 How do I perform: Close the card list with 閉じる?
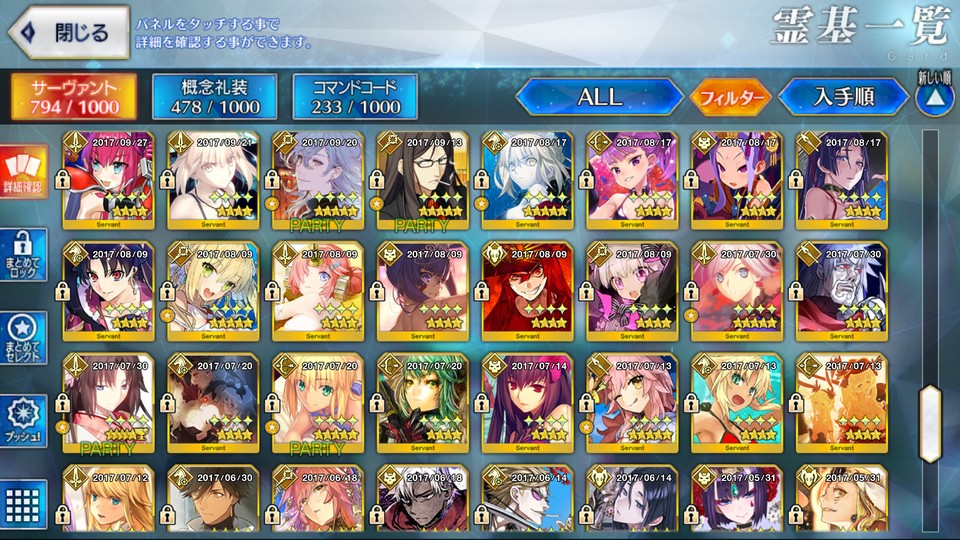[68, 32]
